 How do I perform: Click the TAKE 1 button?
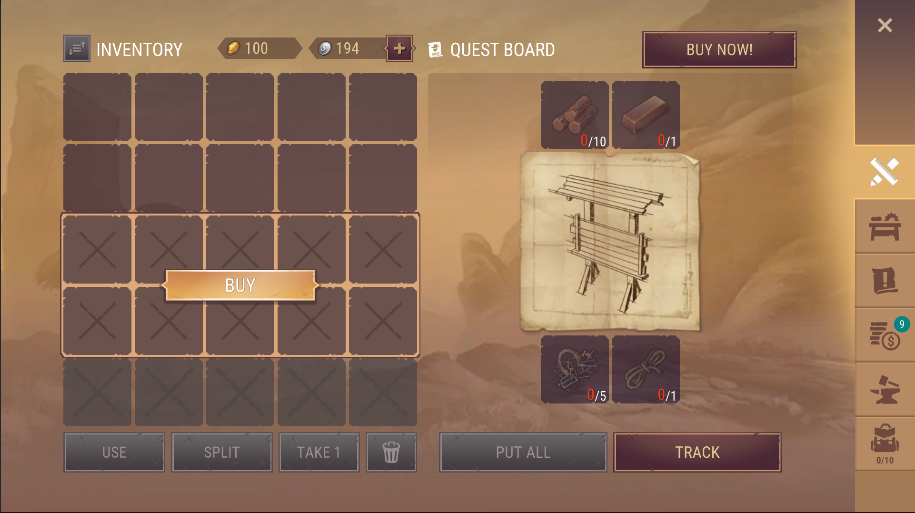pyautogui.click(x=319, y=452)
